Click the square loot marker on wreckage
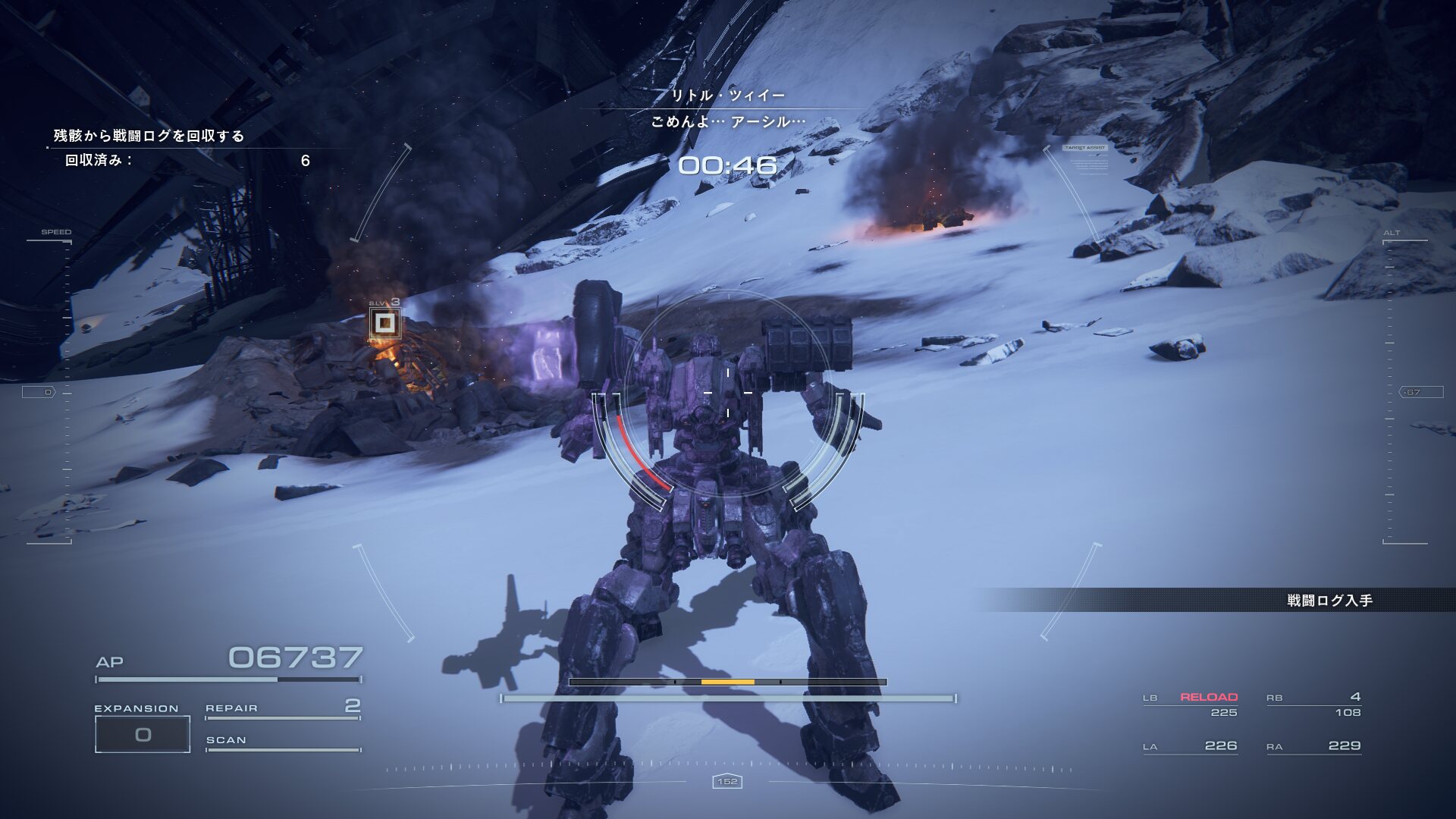The width and height of the screenshot is (1456, 819). (385, 324)
